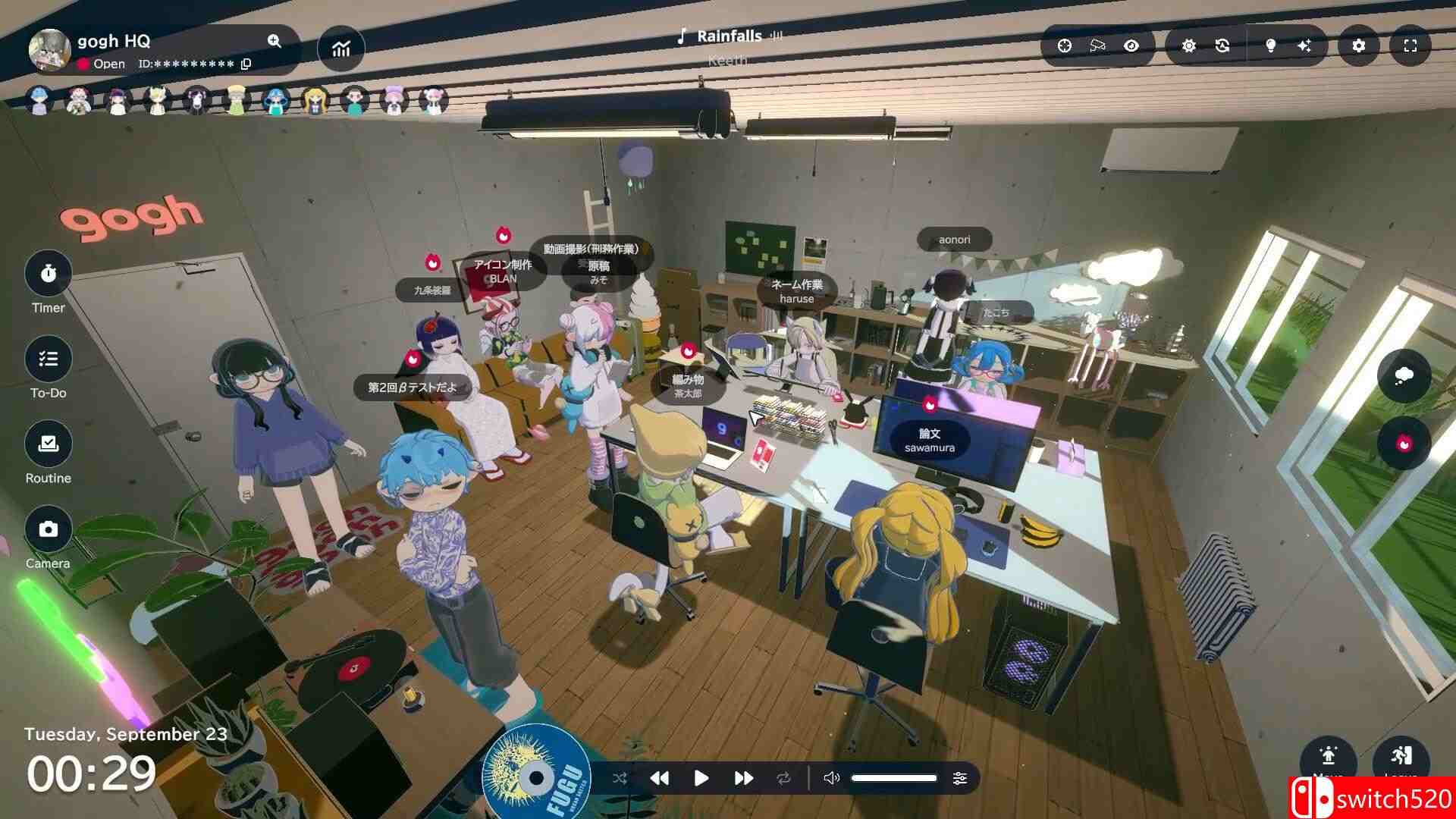Mute the music speaker icon
This screenshot has width=1456, height=819.
click(x=832, y=778)
